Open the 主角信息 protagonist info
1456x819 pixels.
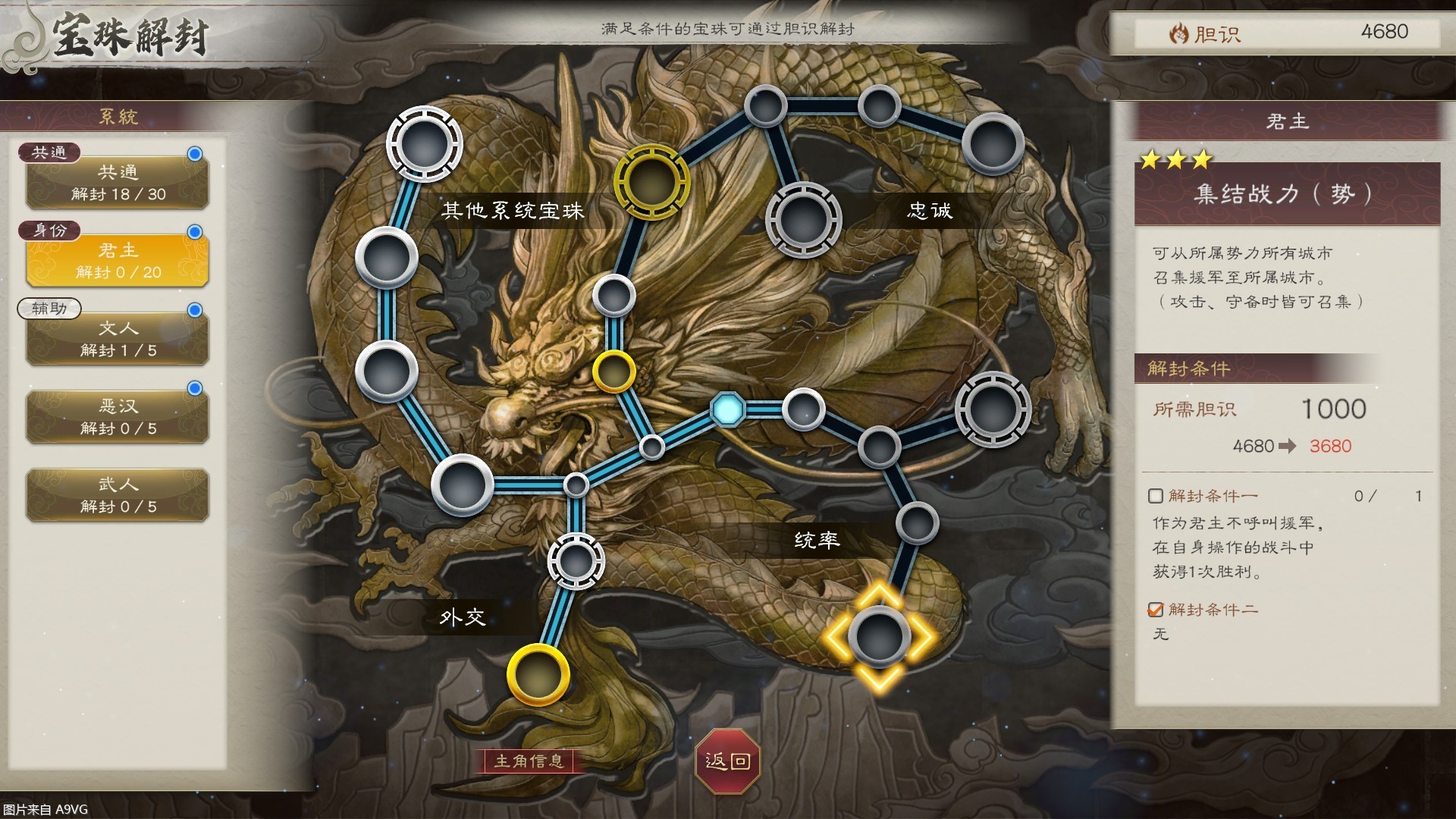(529, 761)
